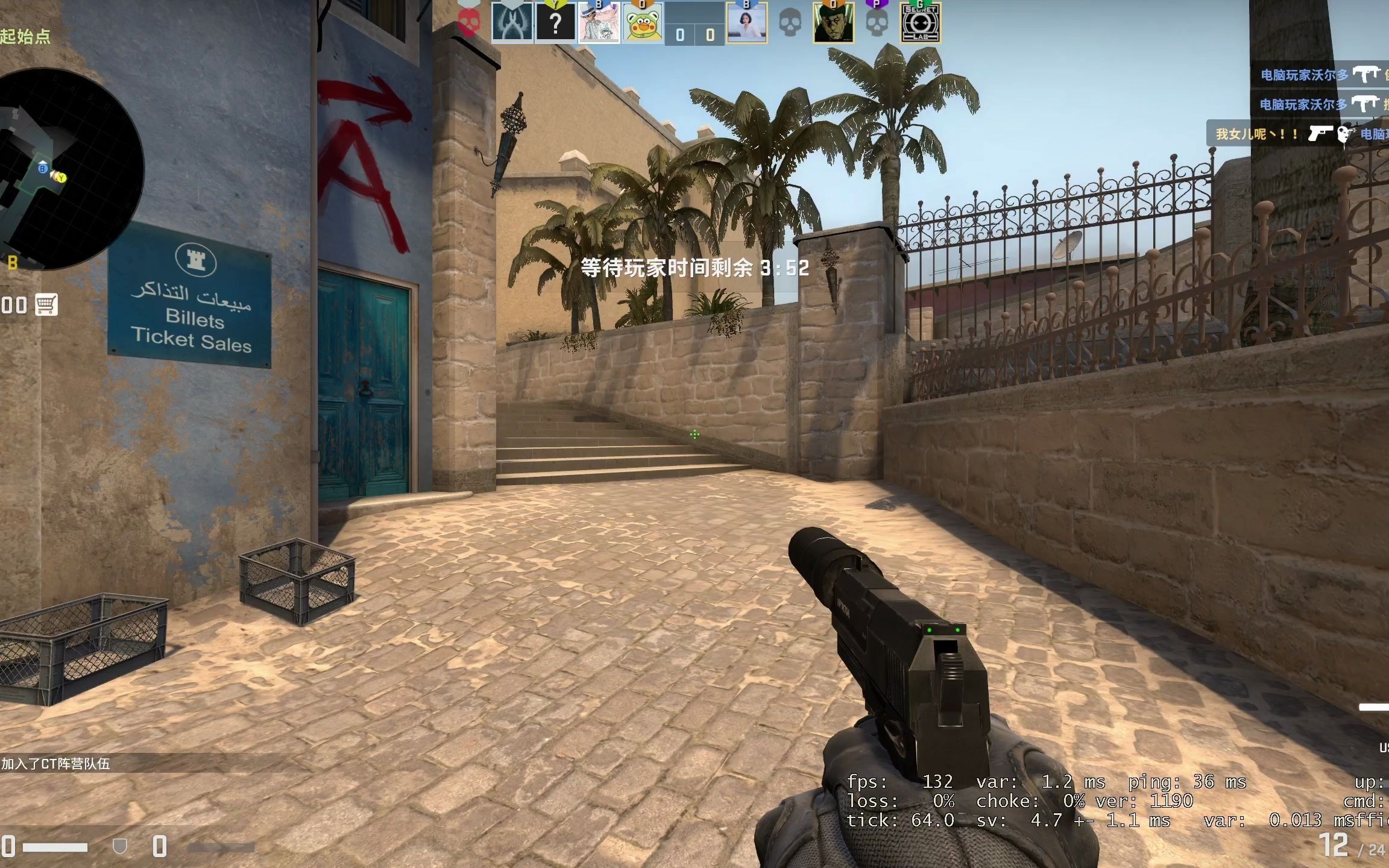1389x868 pixels.
Task: Select the question-mark player avatar on scoreboard
Action: 556,23
